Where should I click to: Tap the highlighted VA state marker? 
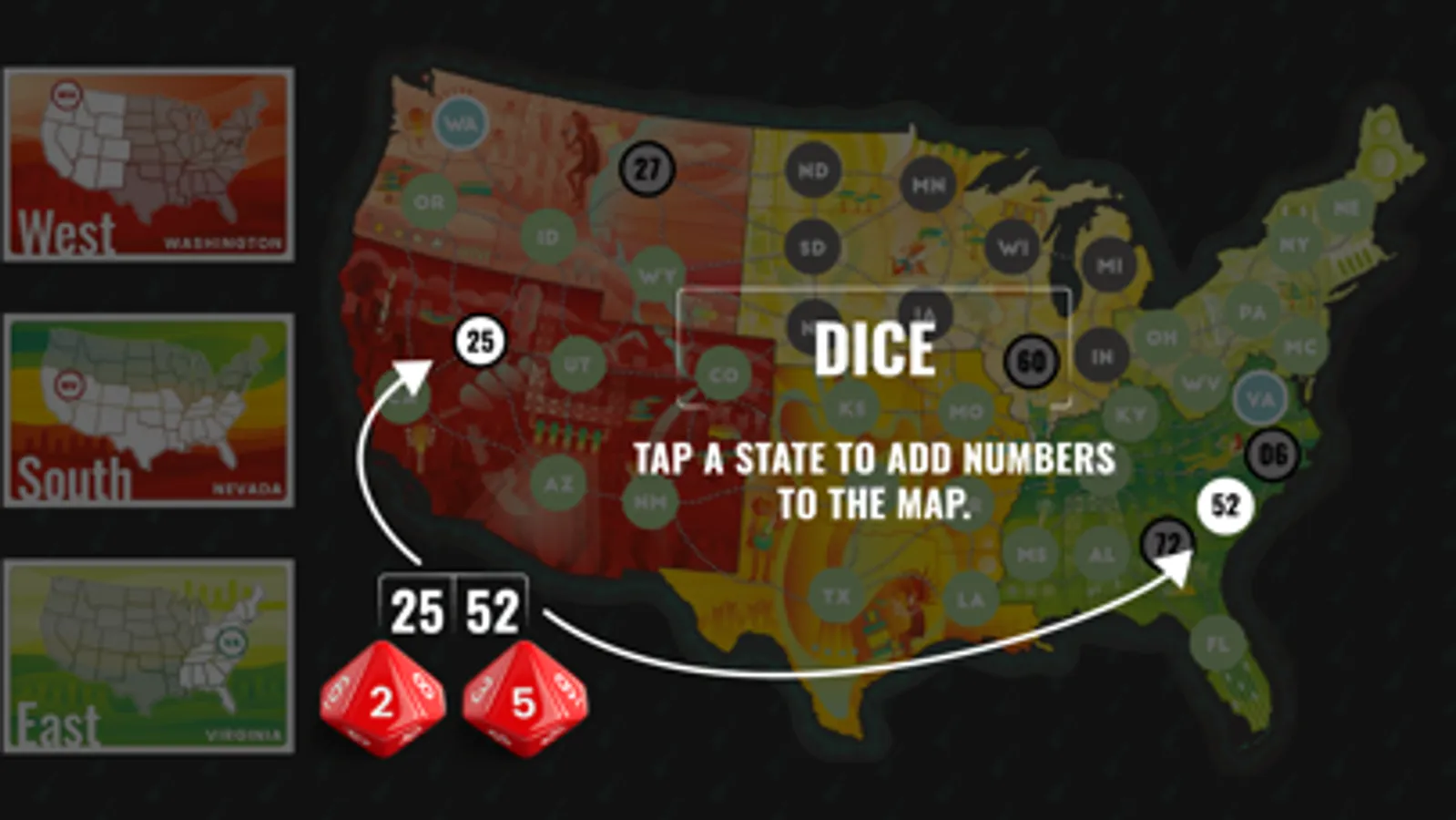[x=1259, y=397]
